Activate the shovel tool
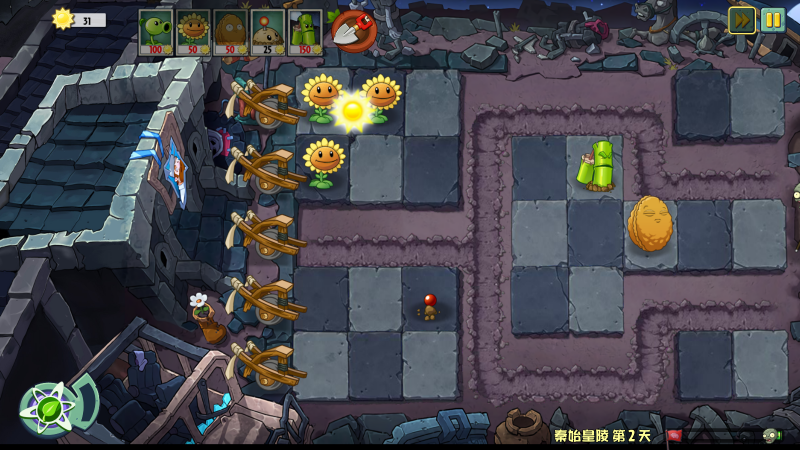This screenshot has height=450, width=800. point(351,30)
